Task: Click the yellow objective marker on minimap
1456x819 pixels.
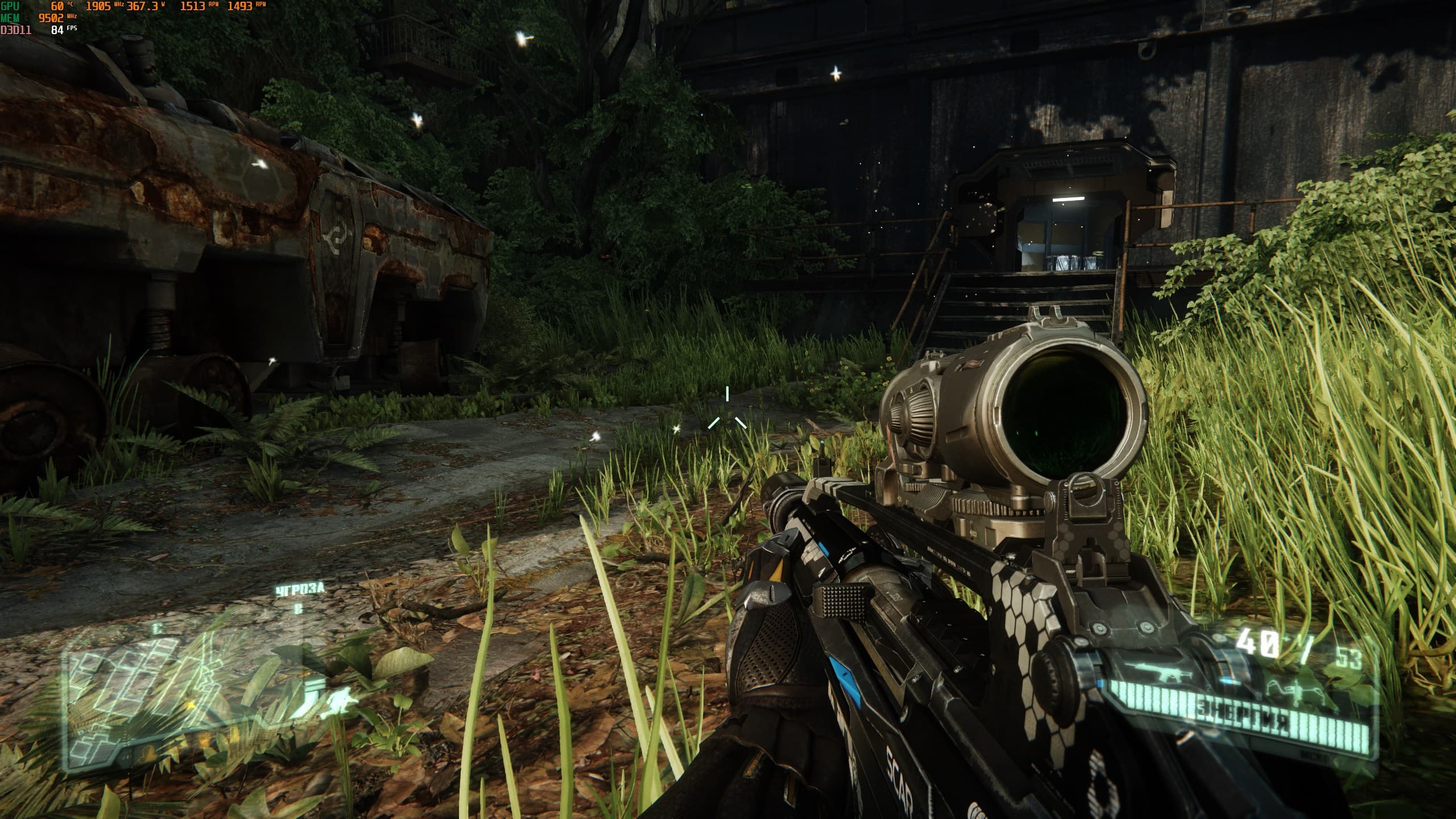Action: 192,706
